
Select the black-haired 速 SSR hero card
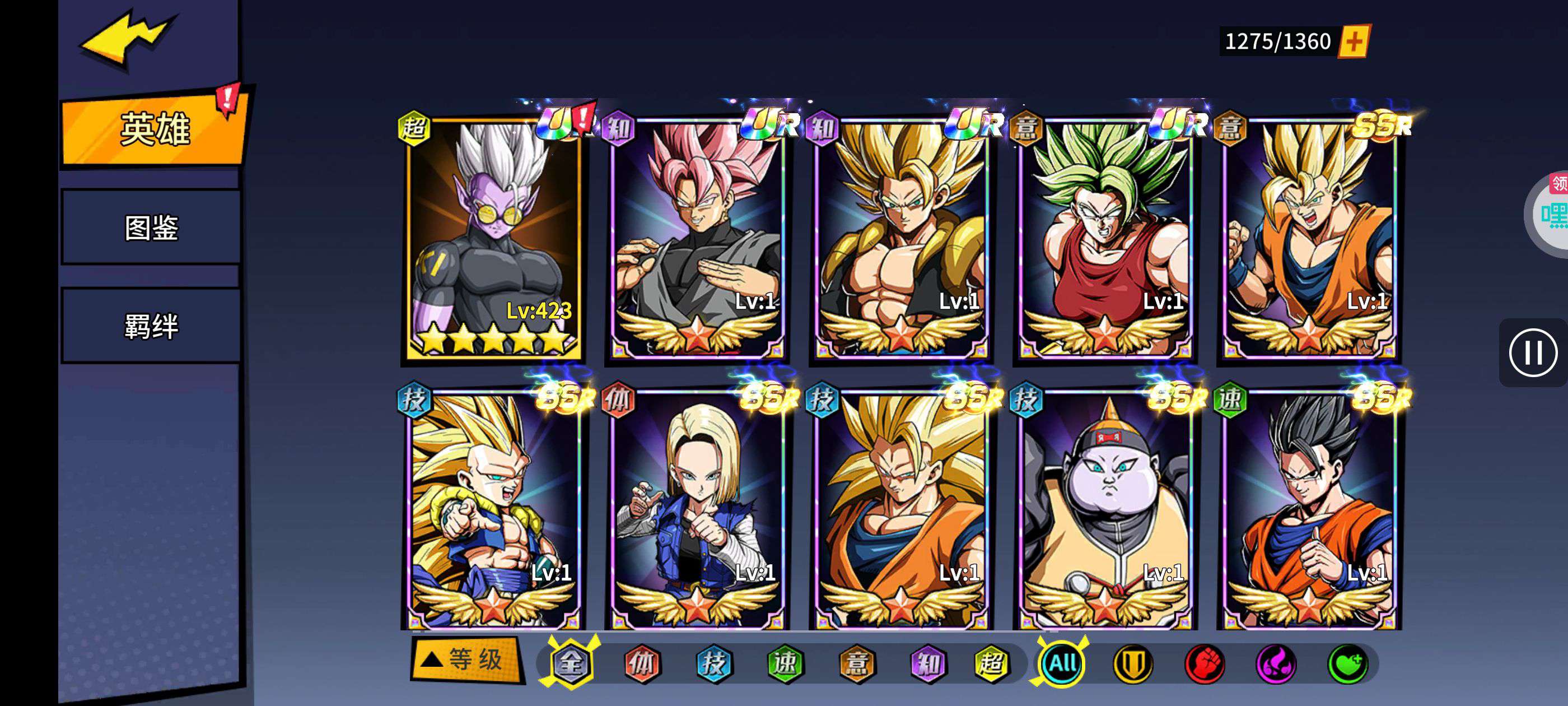click(x=1309, y=509)
